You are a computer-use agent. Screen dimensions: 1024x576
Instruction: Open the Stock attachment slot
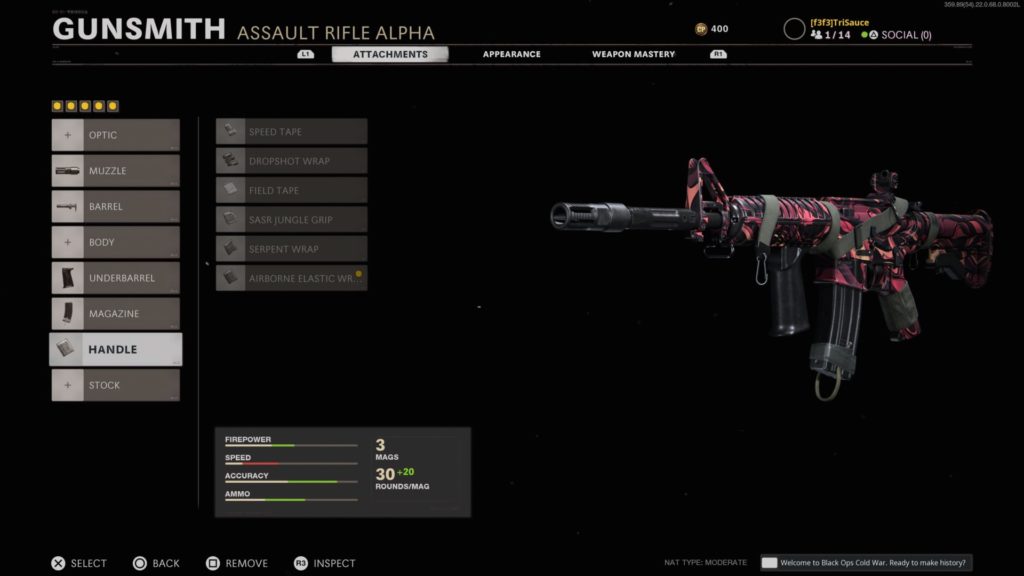click(116, 385)
